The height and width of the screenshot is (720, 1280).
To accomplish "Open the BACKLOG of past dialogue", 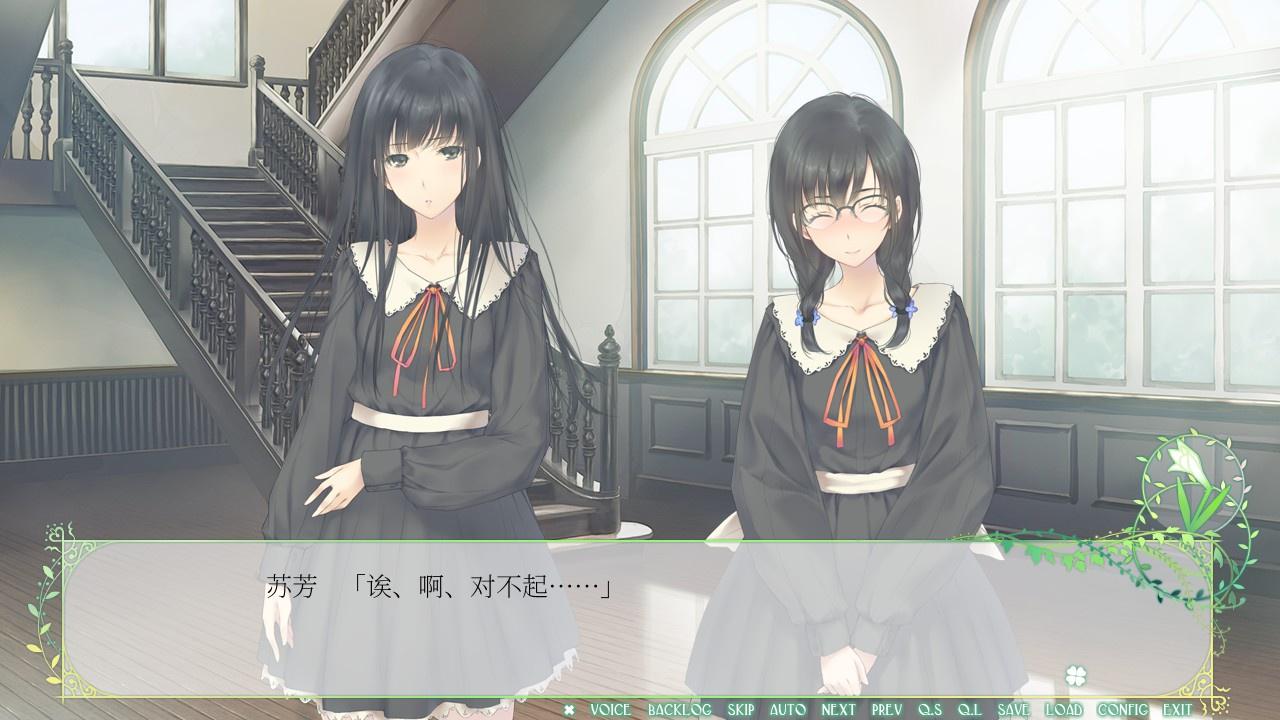I will click(679, 710).
